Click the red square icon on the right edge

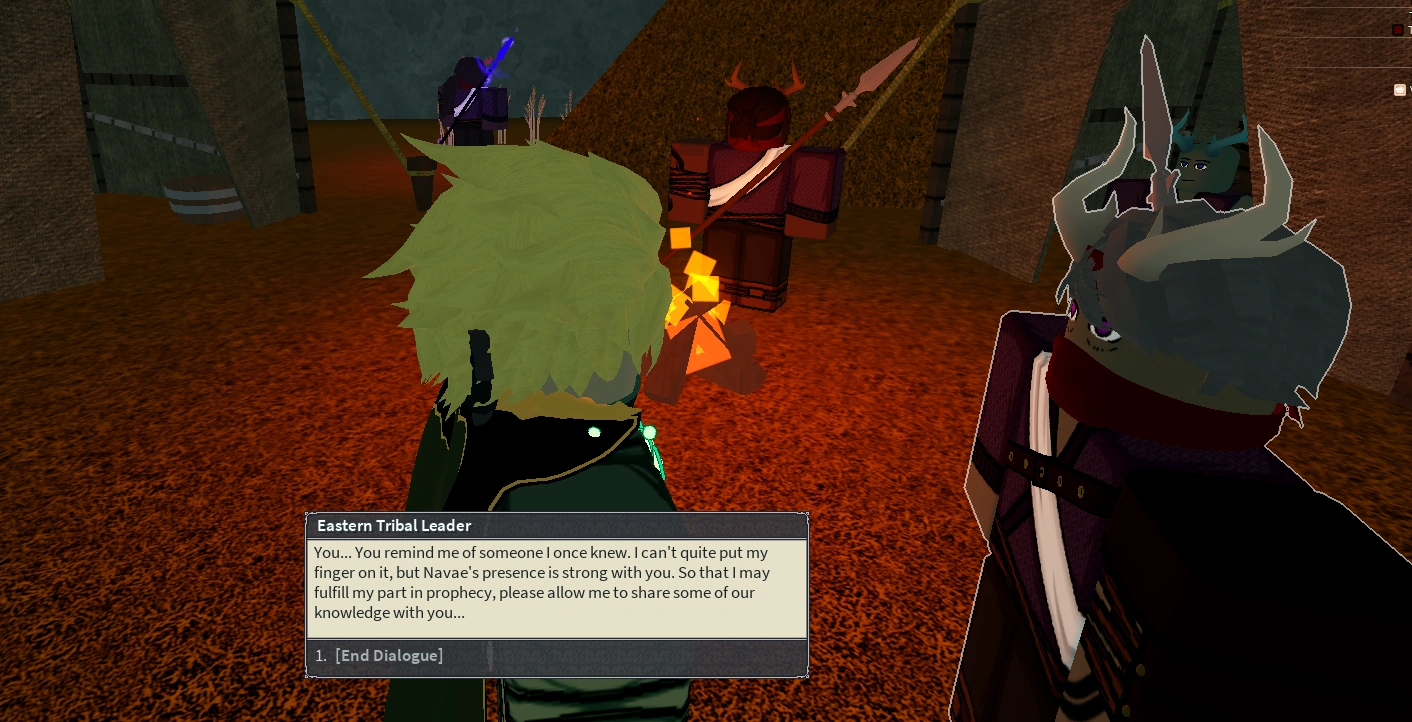point(1397,29)
